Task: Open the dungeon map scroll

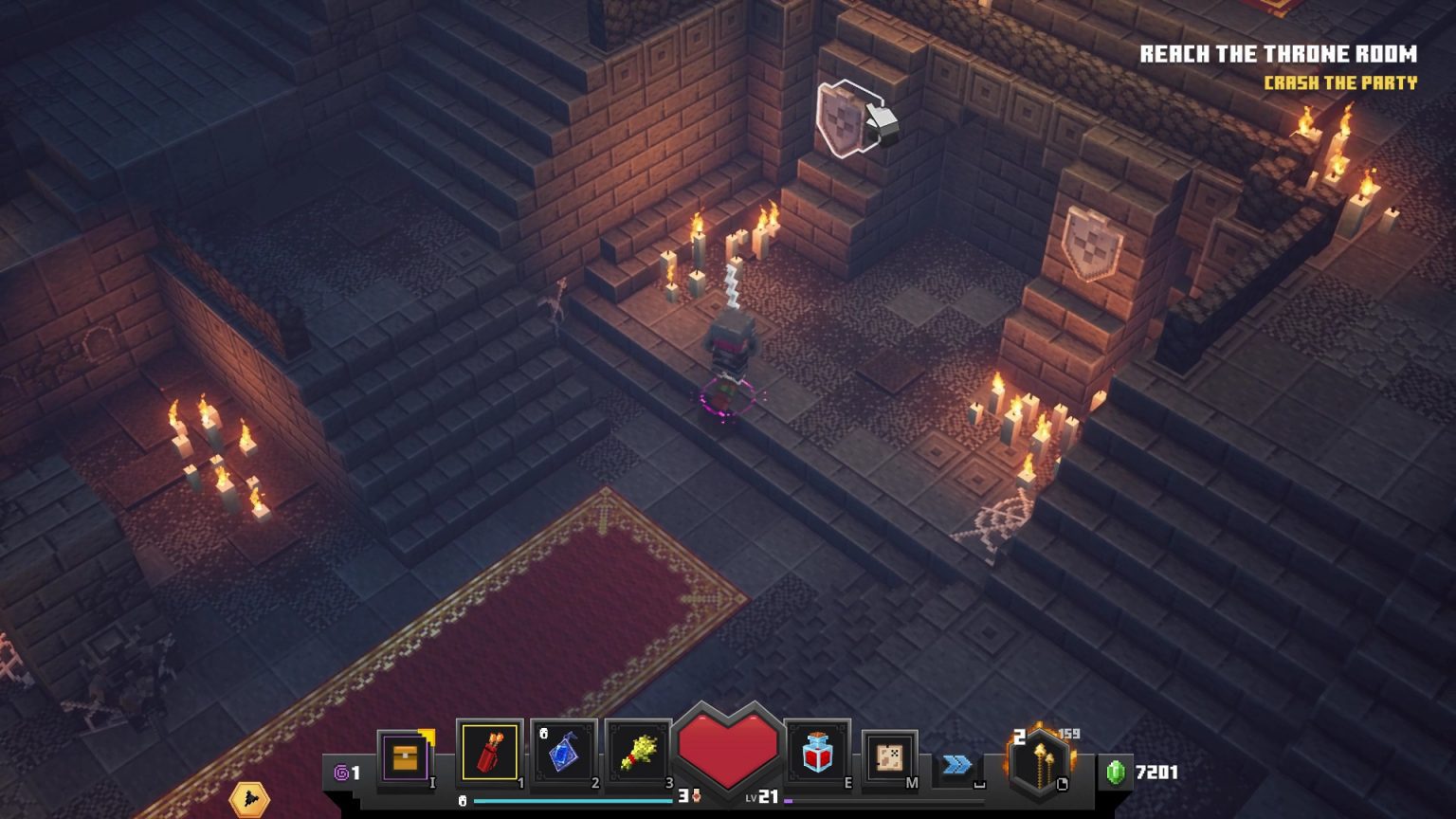Action: [889, 757]
